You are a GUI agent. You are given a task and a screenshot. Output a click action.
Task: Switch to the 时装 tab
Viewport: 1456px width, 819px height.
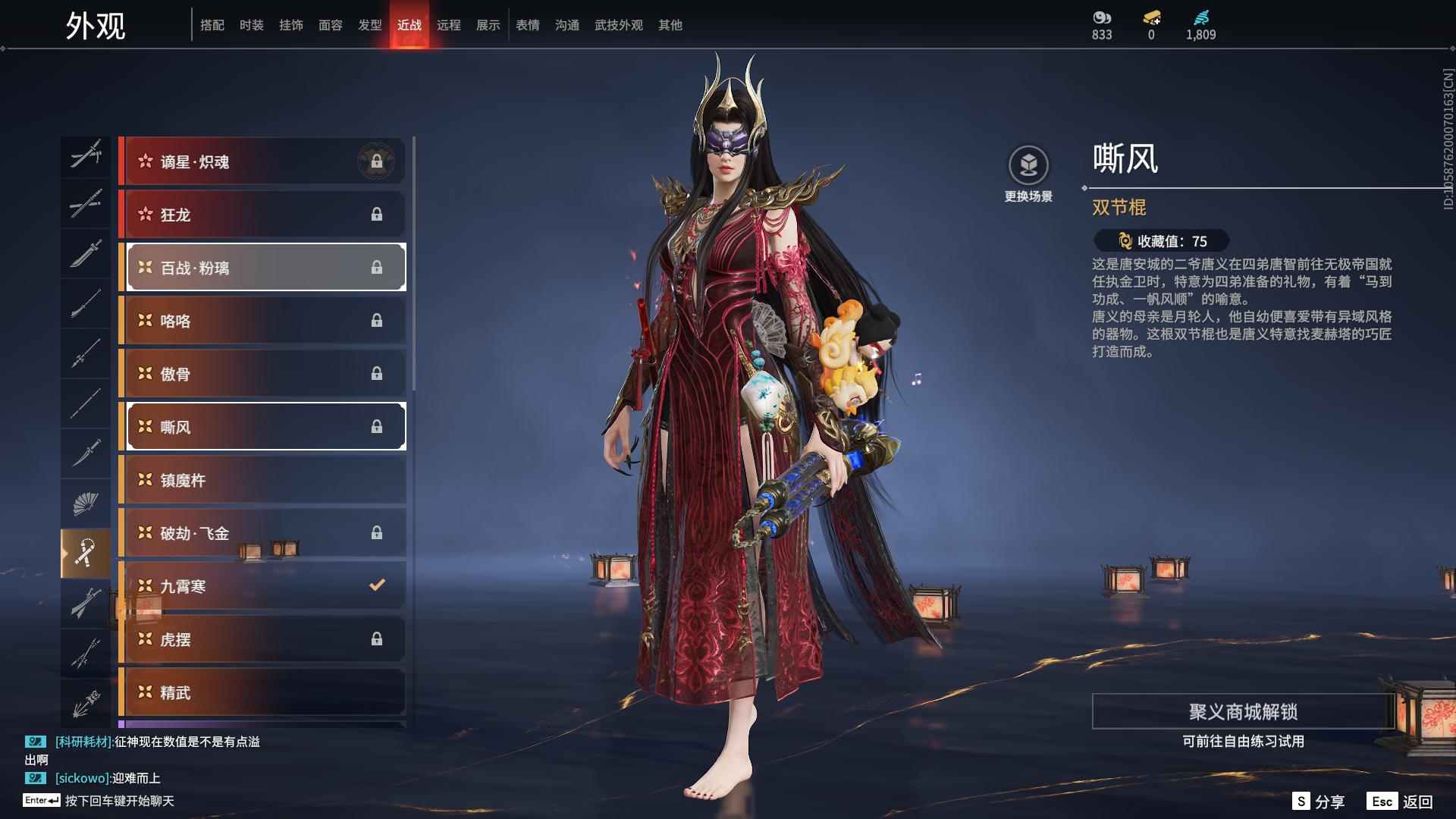(252, 24)
